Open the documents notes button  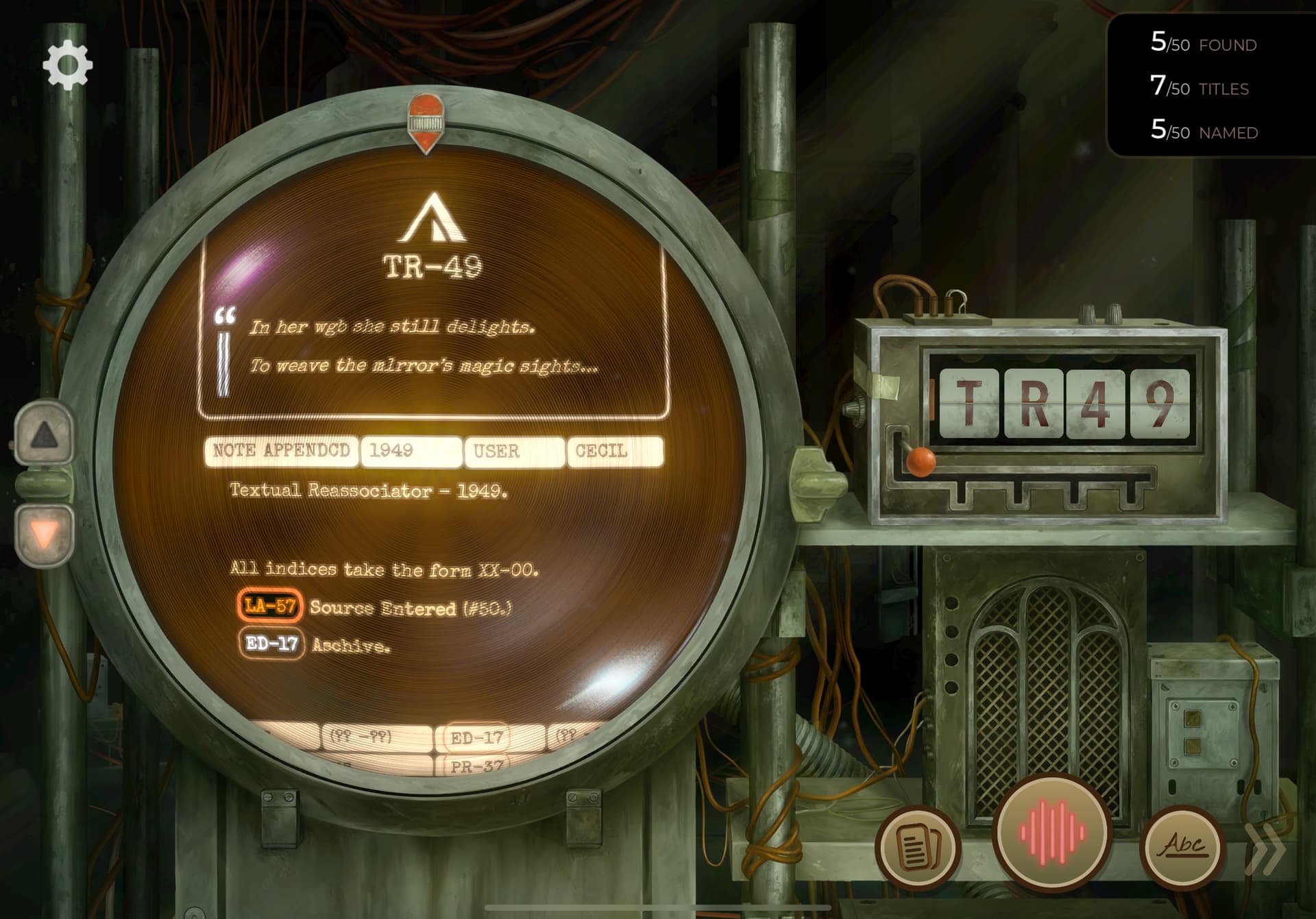(918, 848)
